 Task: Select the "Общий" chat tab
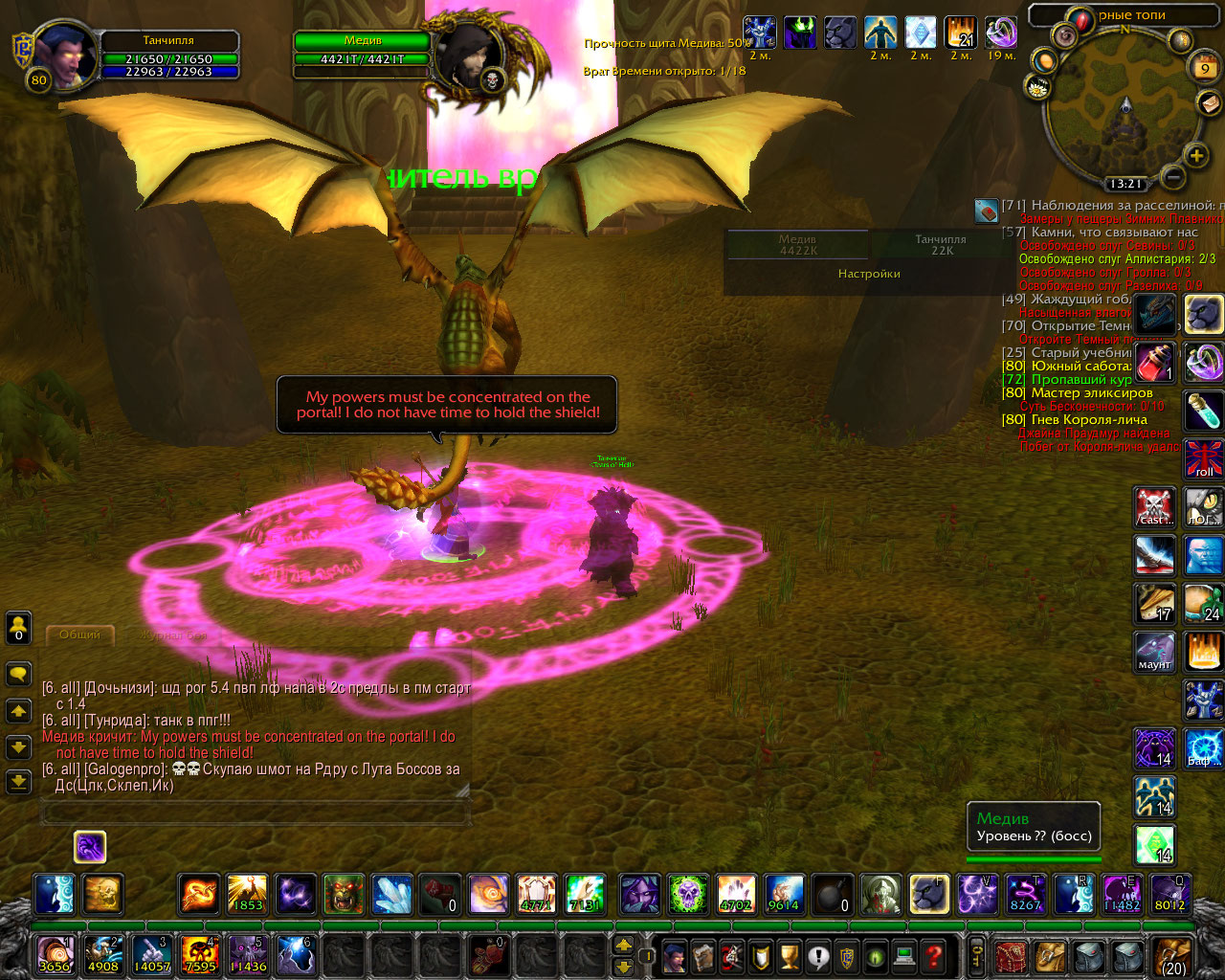click(x=79, y=635)
